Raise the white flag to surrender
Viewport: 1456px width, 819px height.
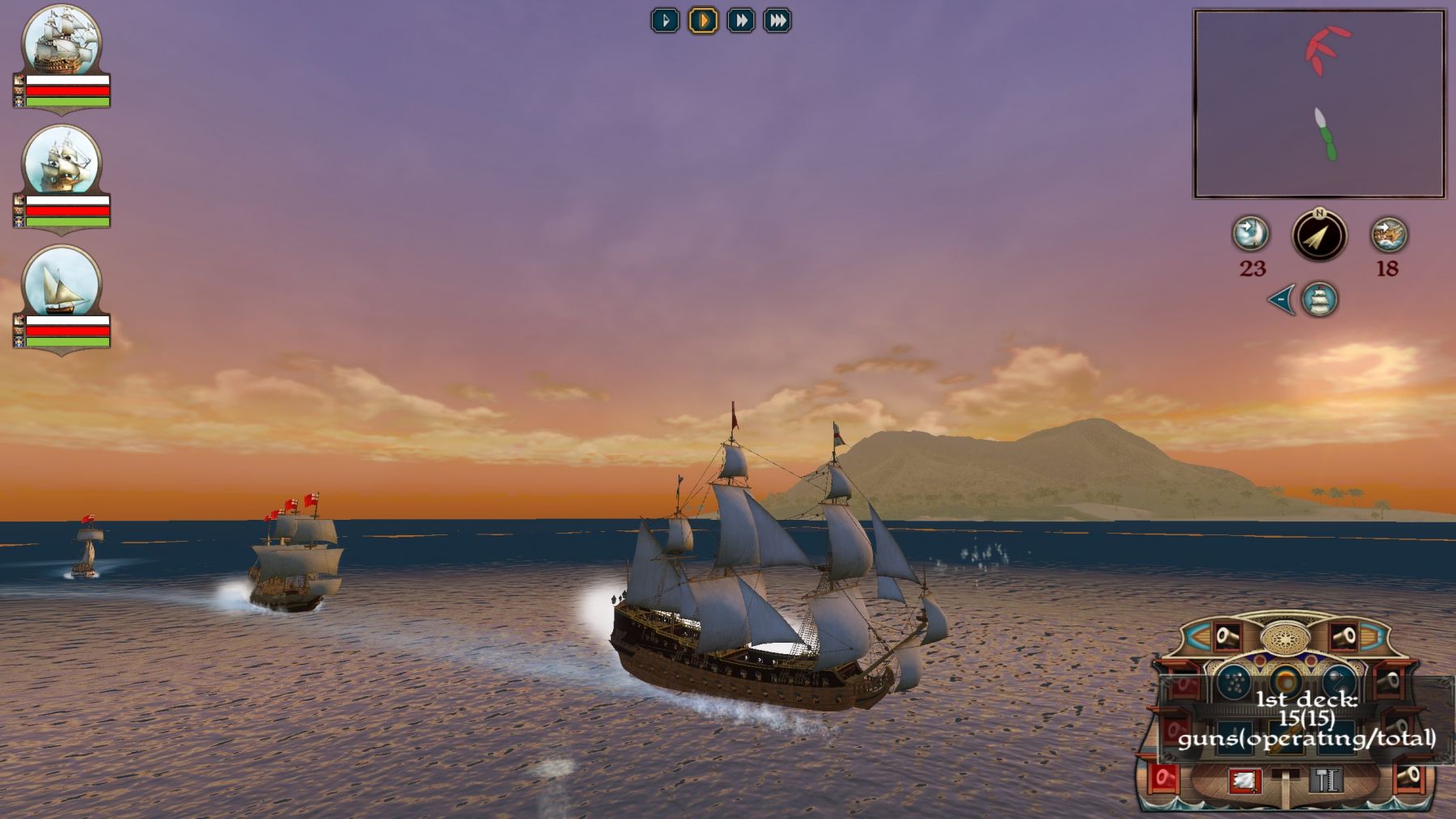[1244, 780]
